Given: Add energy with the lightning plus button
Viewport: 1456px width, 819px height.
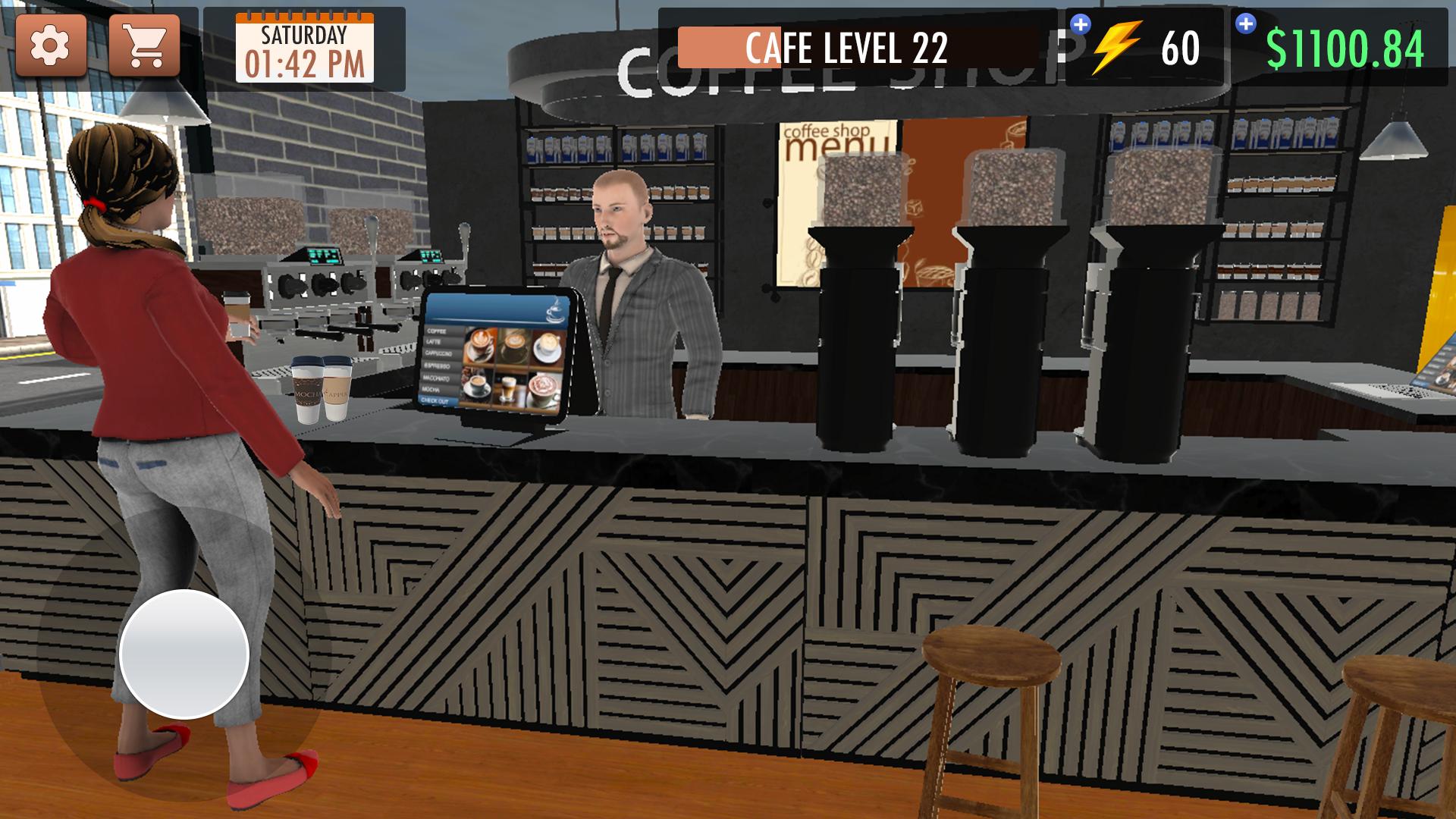Looking at the screenshot, I should 1080,25.
